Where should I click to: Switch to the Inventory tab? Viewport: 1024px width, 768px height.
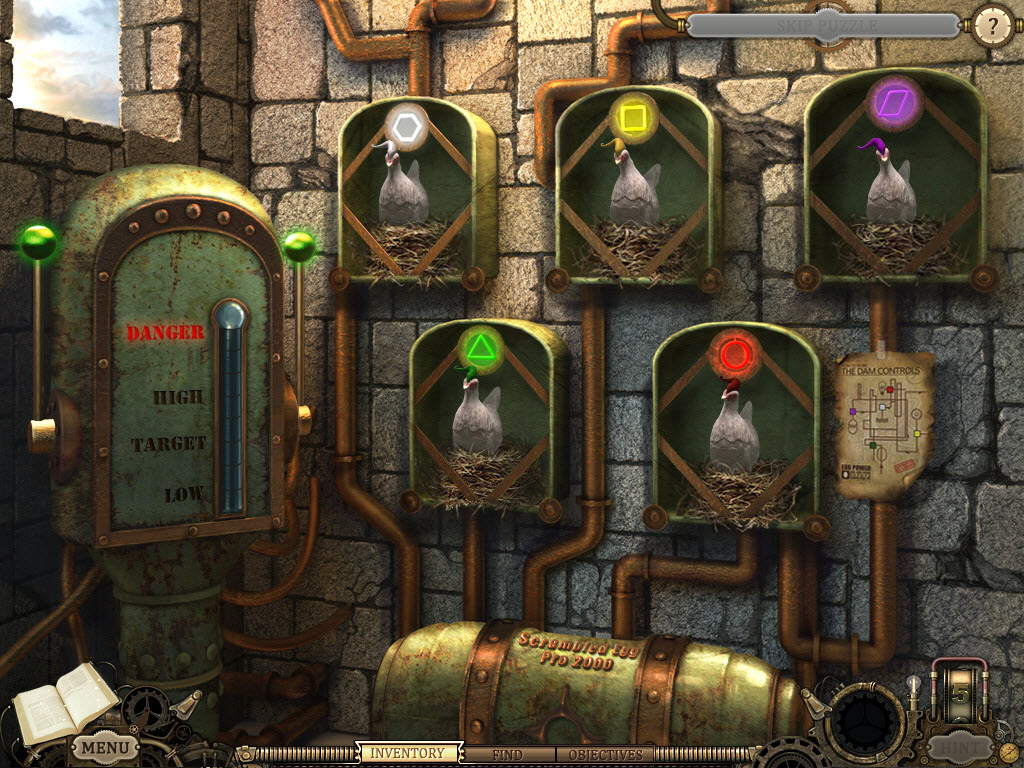407,753
